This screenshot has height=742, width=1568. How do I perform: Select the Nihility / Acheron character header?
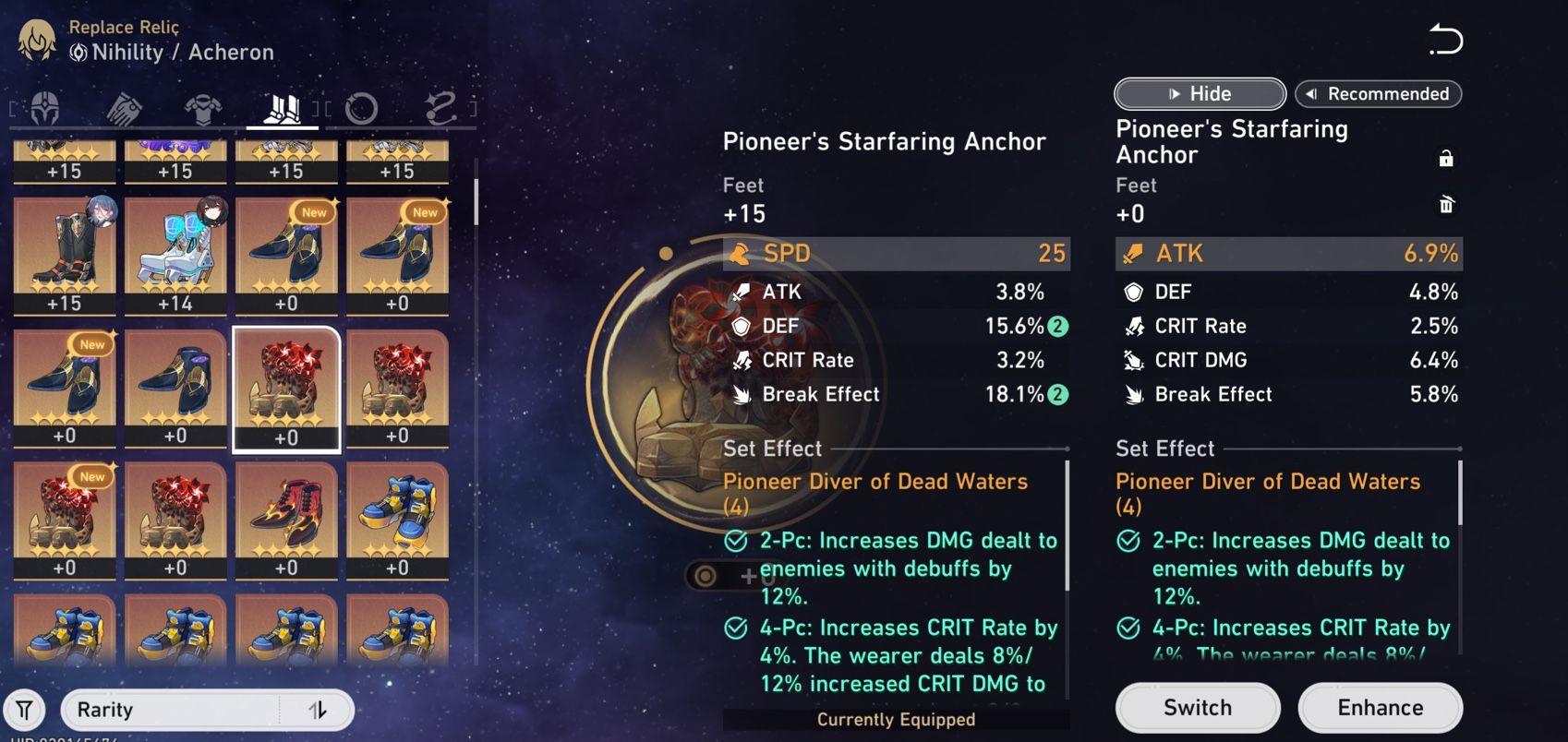click(x=172, y=53)
